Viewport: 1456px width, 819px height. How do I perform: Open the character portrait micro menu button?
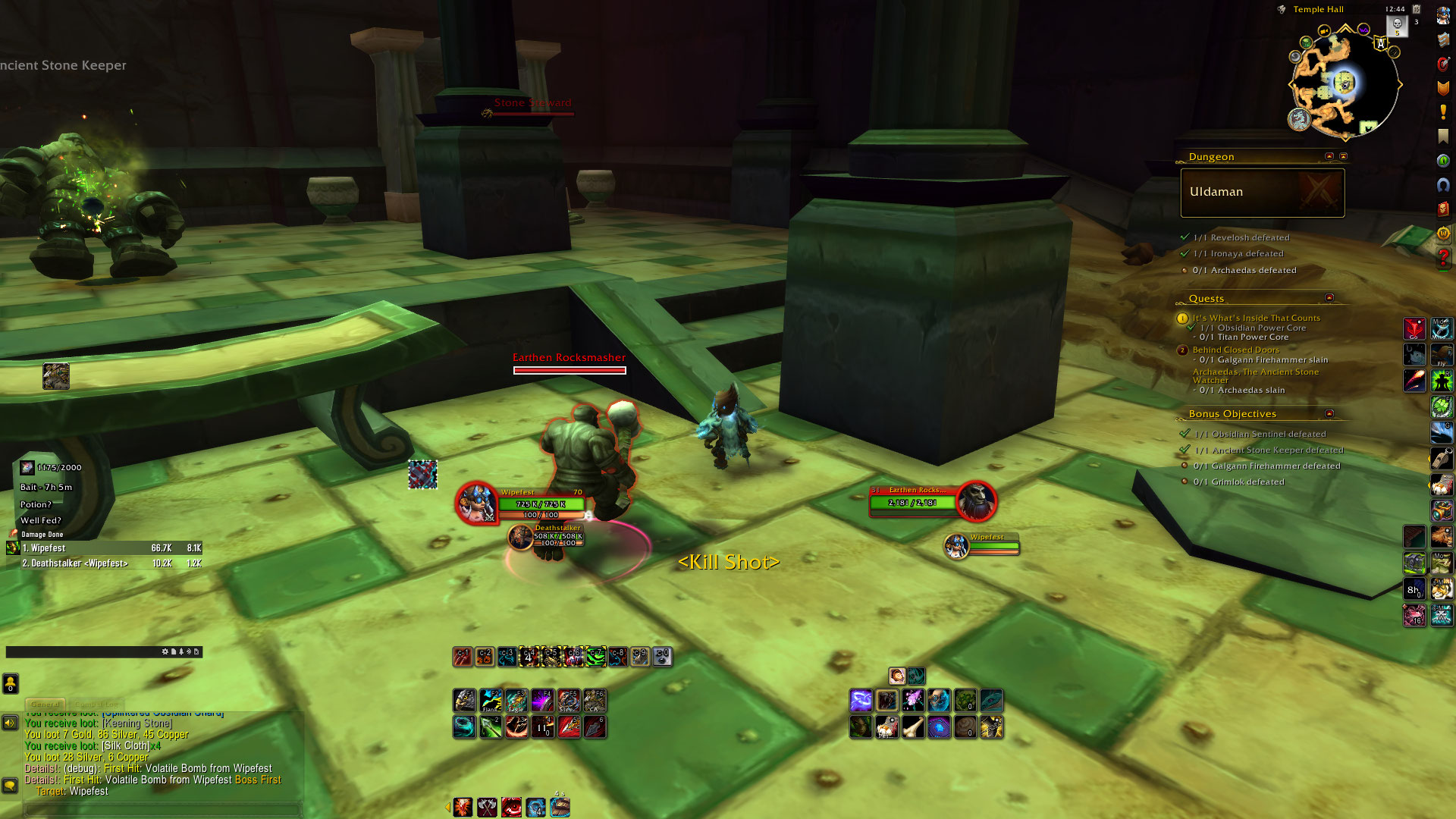pyautogui.click(x=1443, y=15)
